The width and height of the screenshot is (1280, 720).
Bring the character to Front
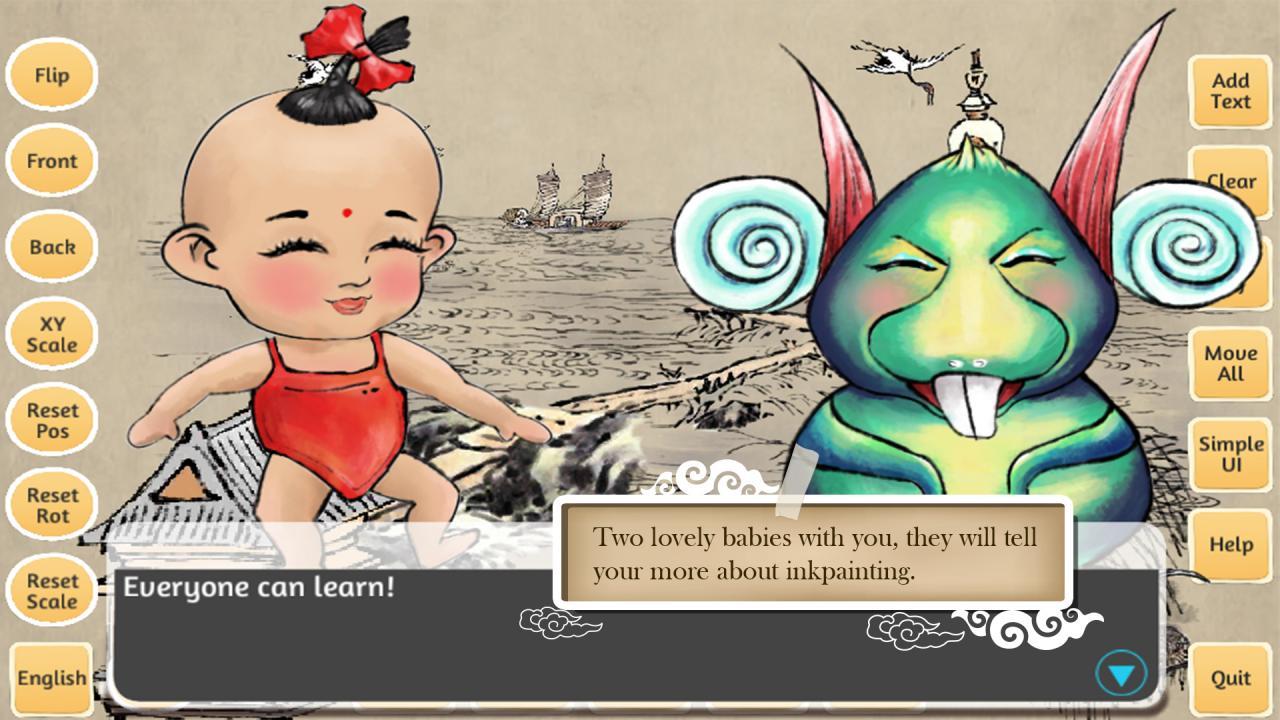point(52,161)
